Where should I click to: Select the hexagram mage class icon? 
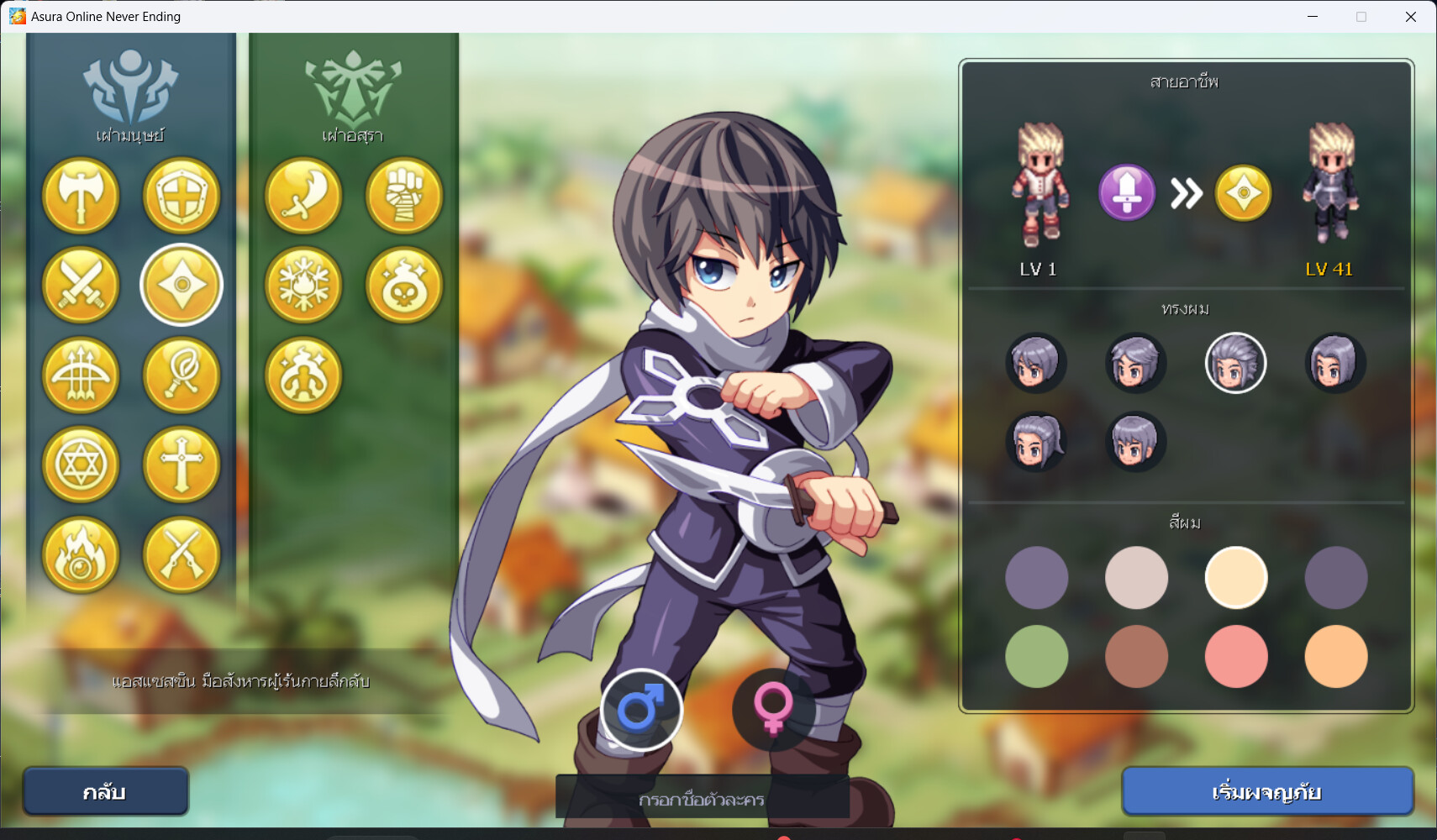[x=82, y=465]
